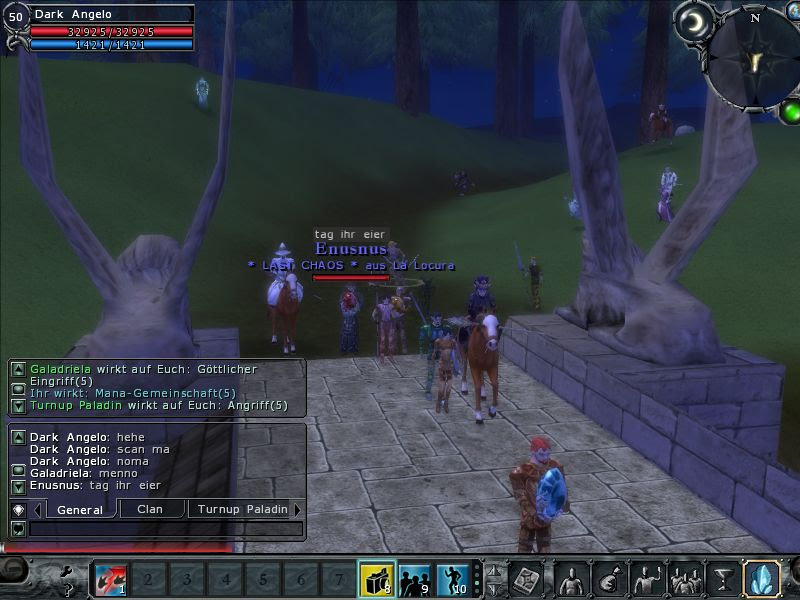Open the money pouch inventory button

[609, 578]
